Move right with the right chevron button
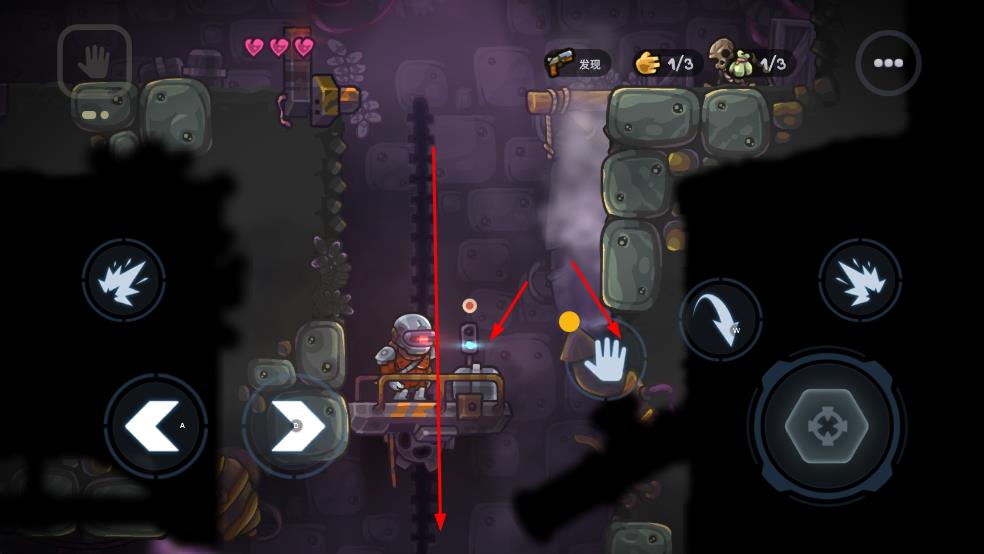Image resolution: width=984 pixels, height=554 pixels. point(293,425)
